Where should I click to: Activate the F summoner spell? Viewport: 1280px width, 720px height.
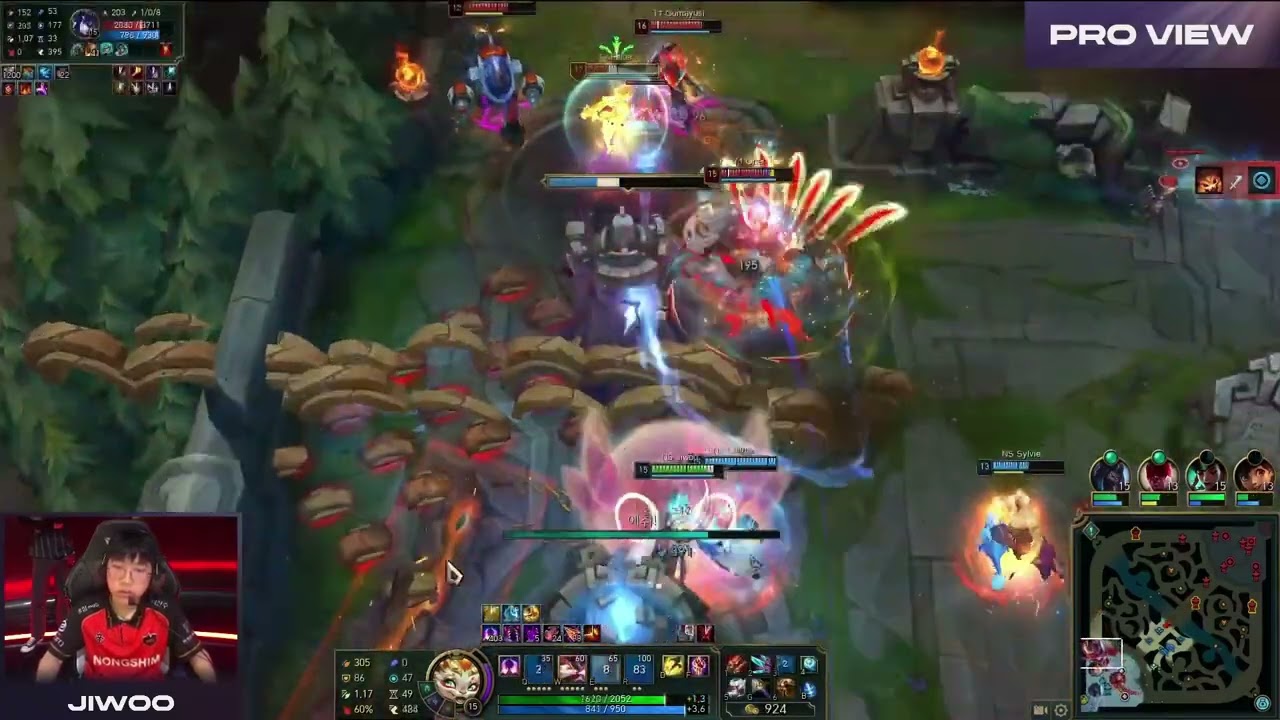(x=697, y=666)
